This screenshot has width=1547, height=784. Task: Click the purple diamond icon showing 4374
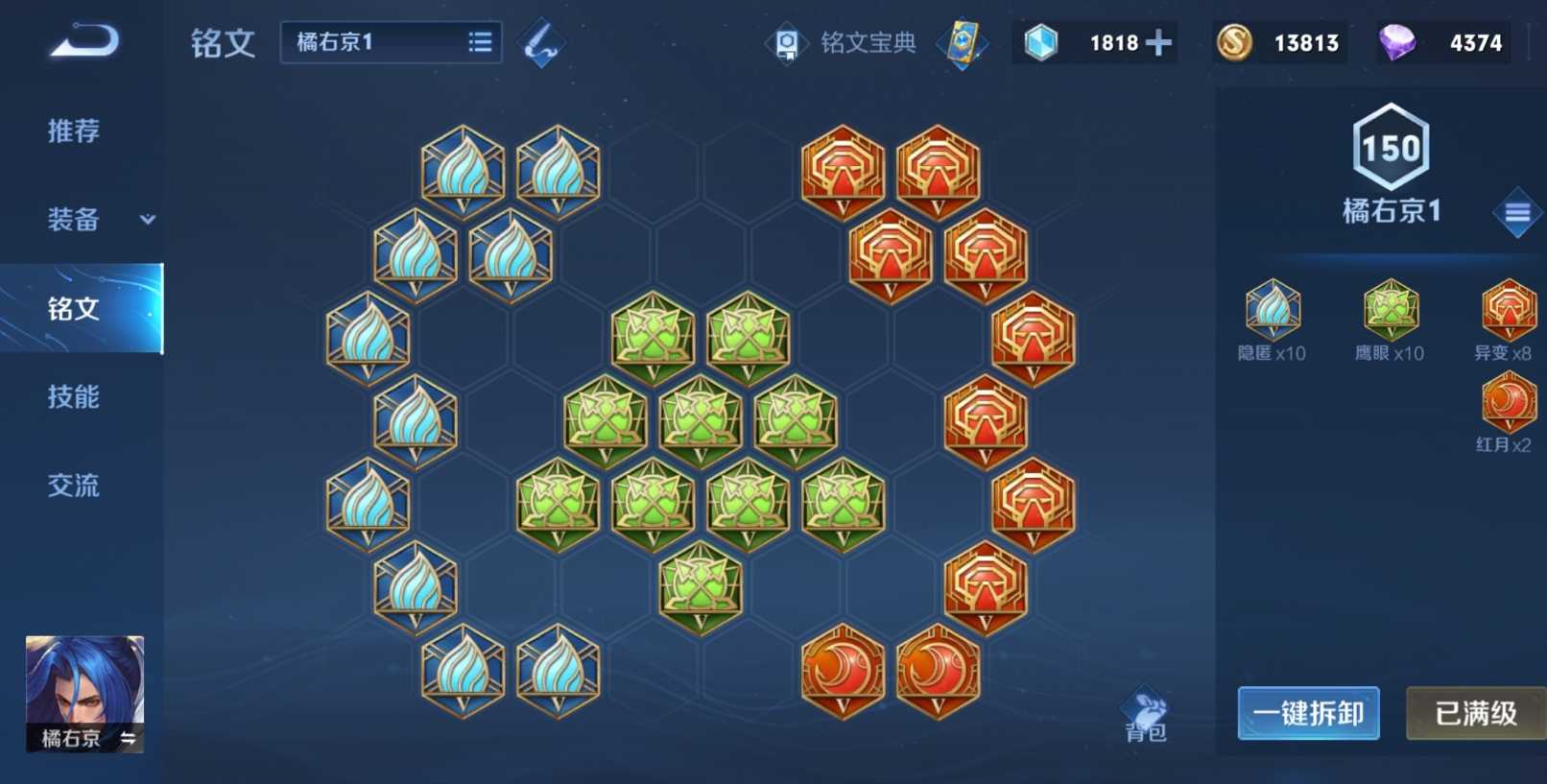[1396, 42]
